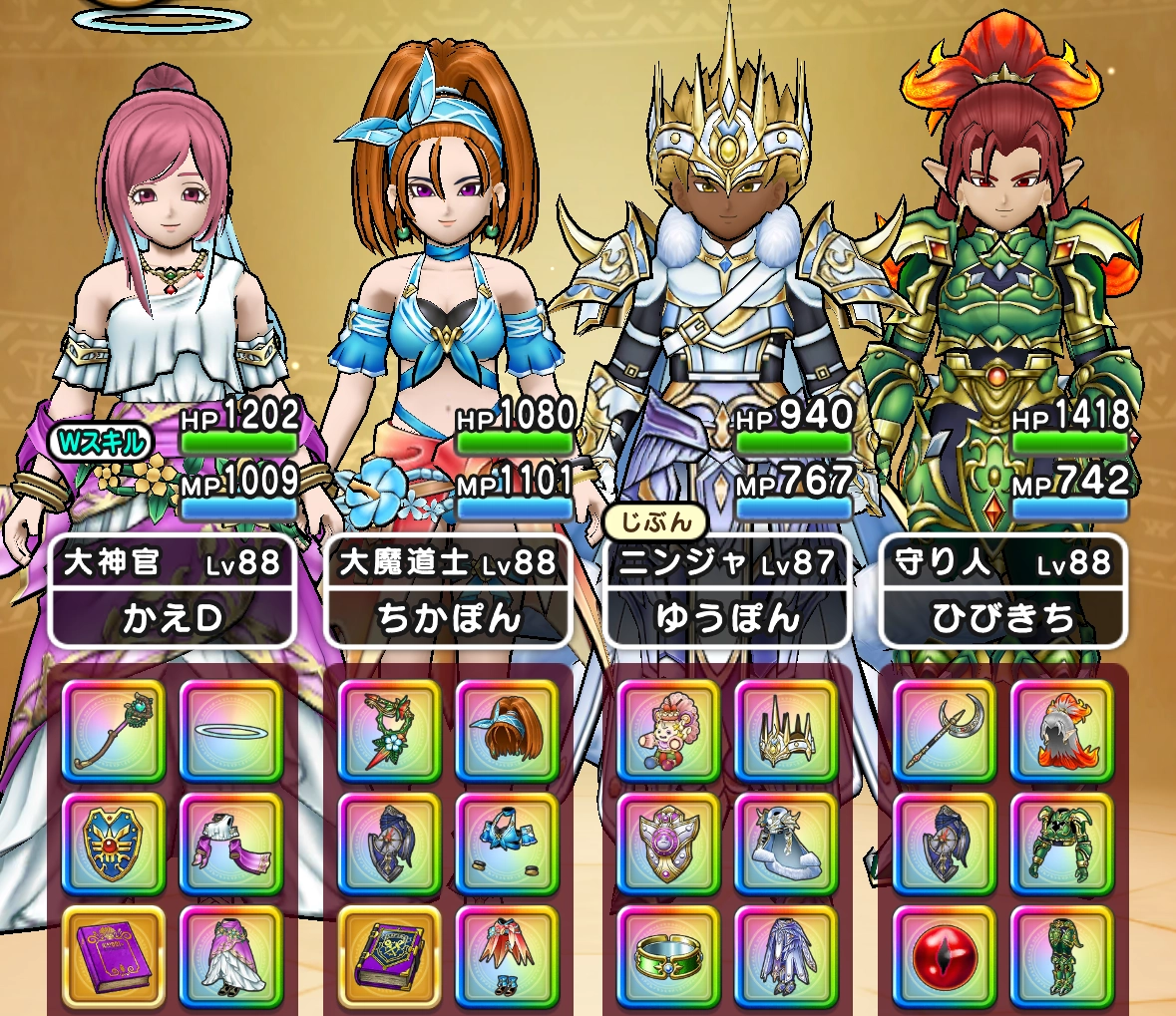Inspect the green armor leggings slot
Image resolution: width=1176 pixels, height=1016 pixels.
1062,955
